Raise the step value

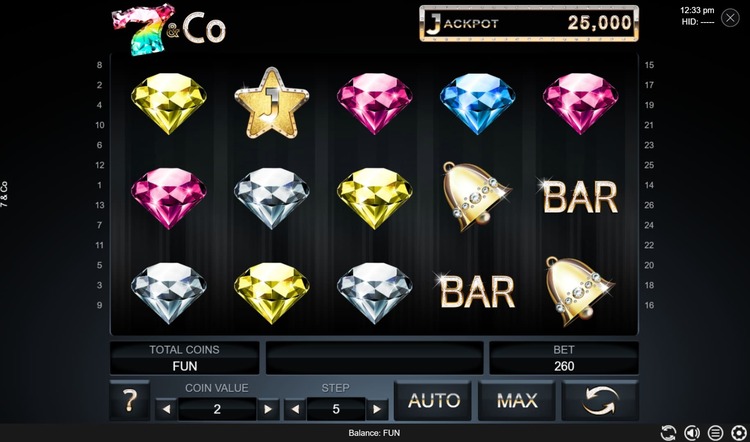[x=376, y=409]
